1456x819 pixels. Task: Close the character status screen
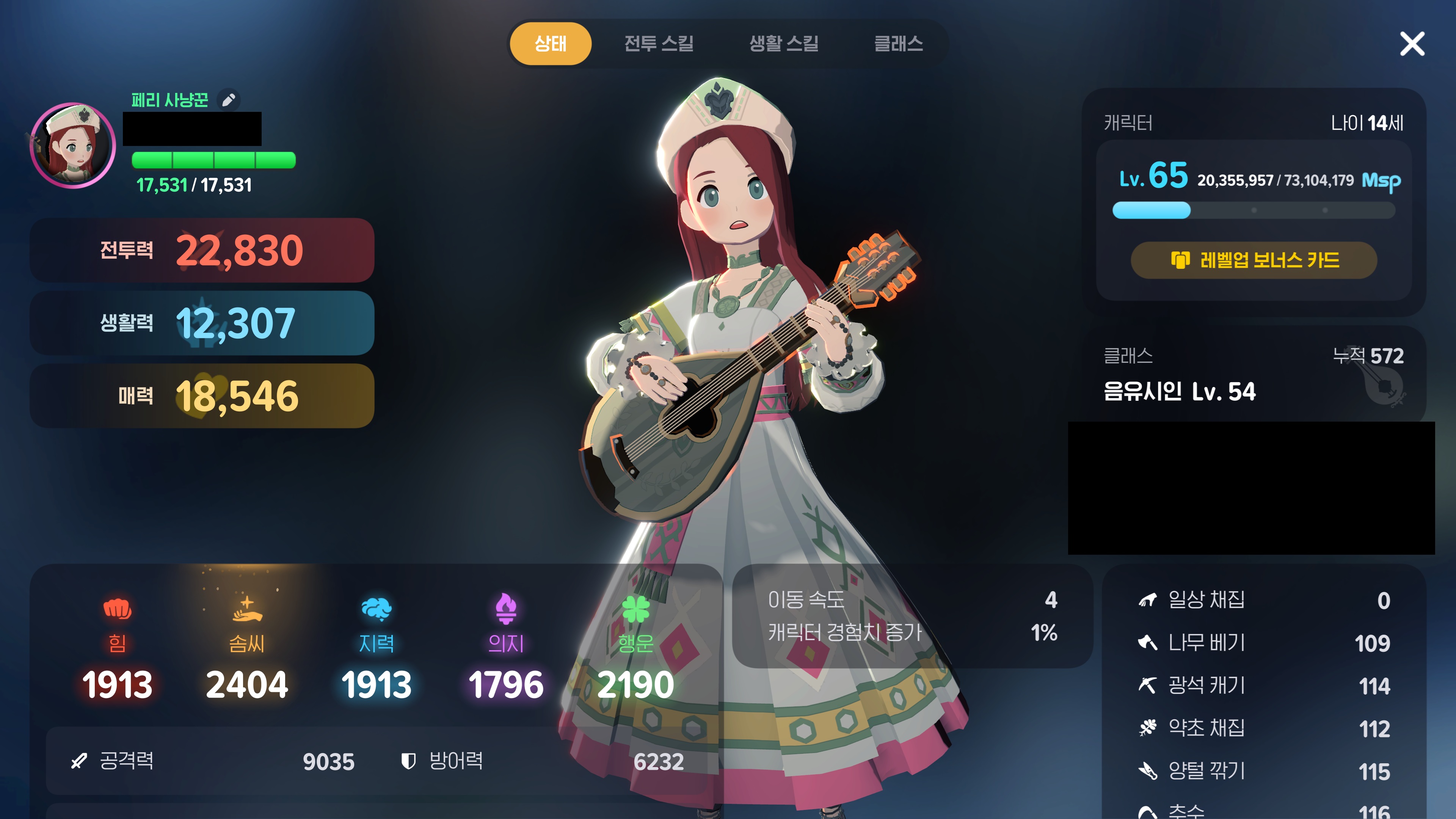pyautogui.click(x=1411, y=44)
